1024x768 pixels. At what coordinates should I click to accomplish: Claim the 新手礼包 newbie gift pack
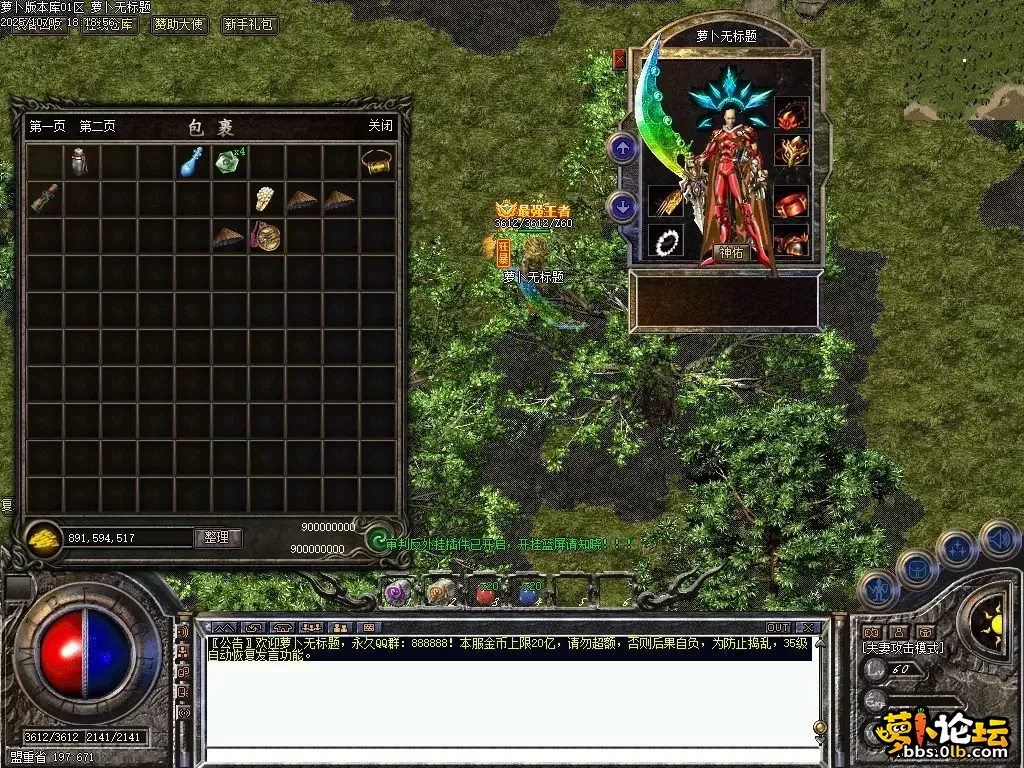coord(249,25)
